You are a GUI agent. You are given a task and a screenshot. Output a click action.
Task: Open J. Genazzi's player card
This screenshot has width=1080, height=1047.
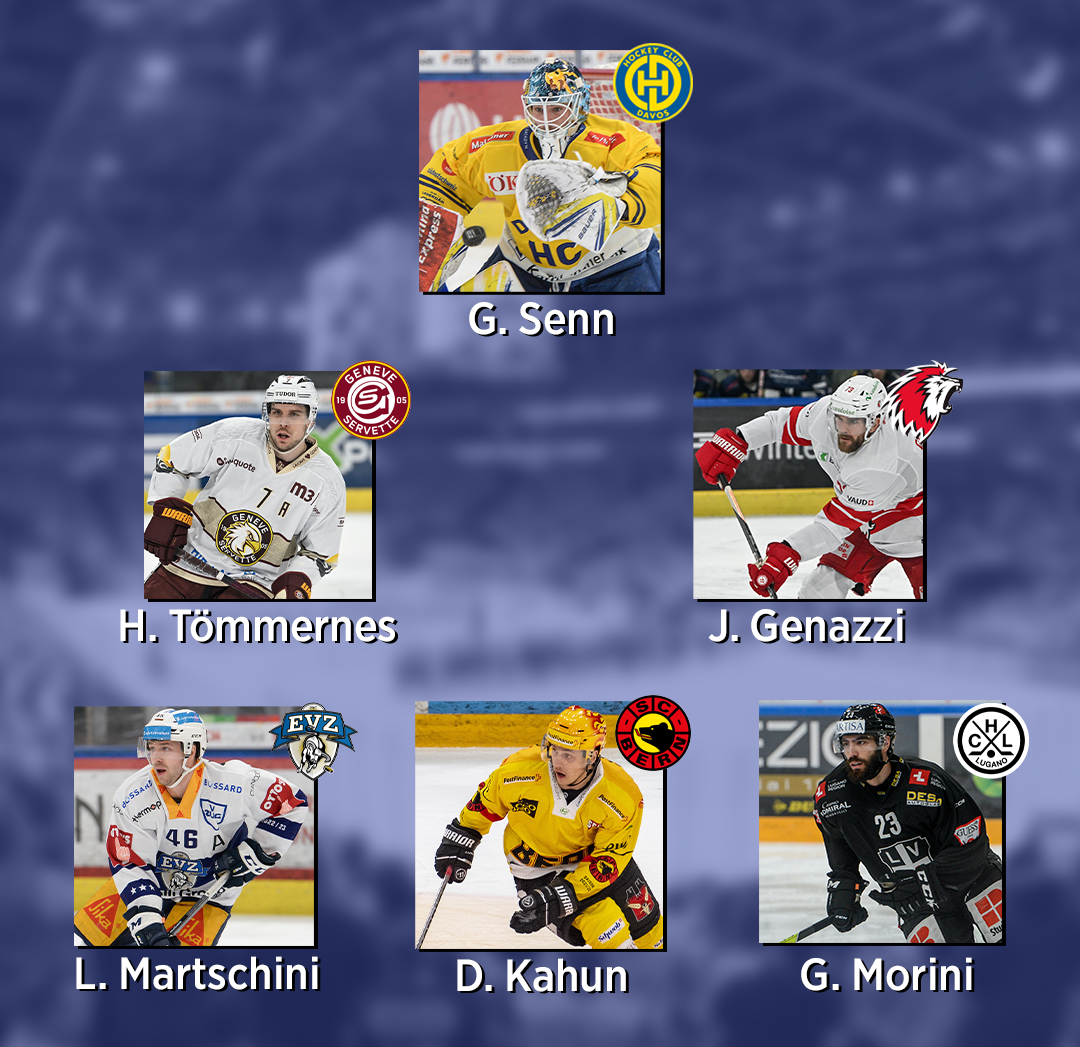coord(808,486)
